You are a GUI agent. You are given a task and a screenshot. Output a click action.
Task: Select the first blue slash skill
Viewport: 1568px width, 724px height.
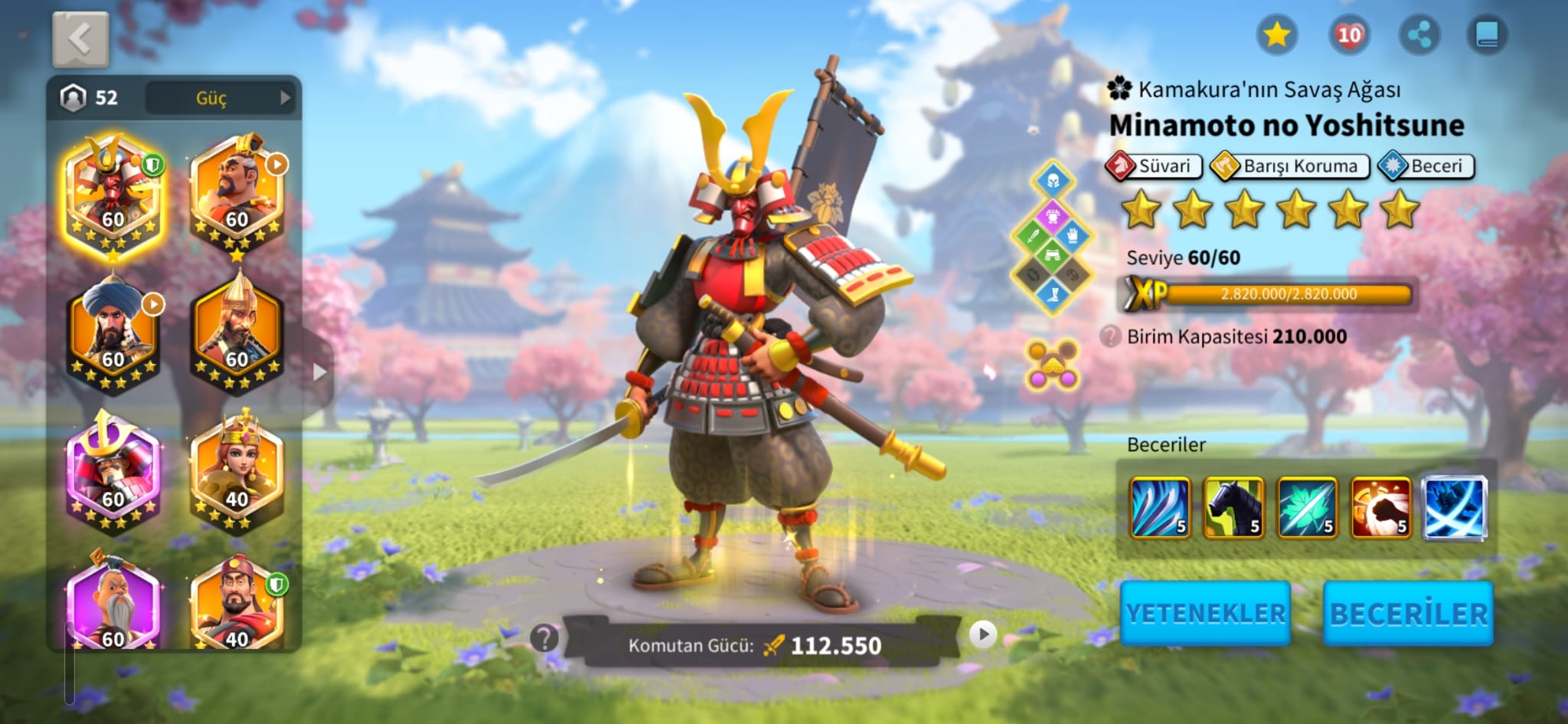point(1160,507)
